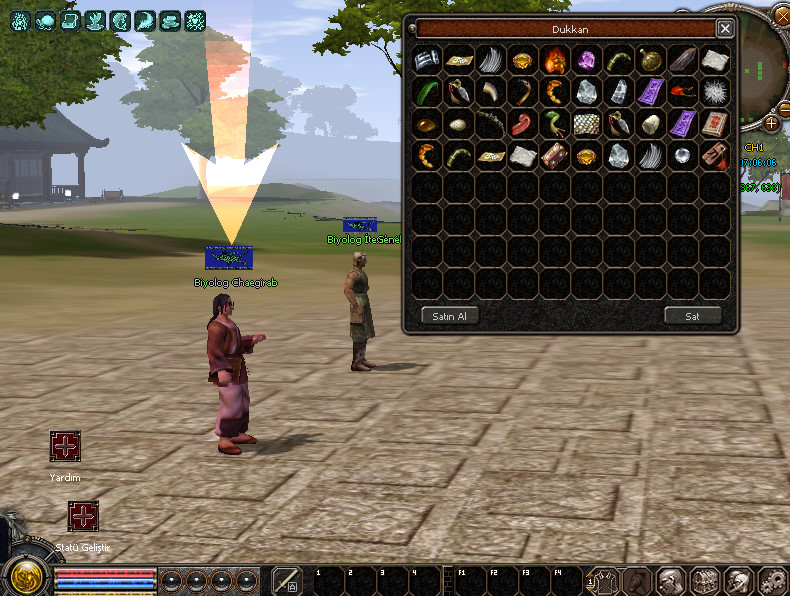Pick the purple gemstone shop item
This screenshot has width=790, height=596.
point(587,60)
